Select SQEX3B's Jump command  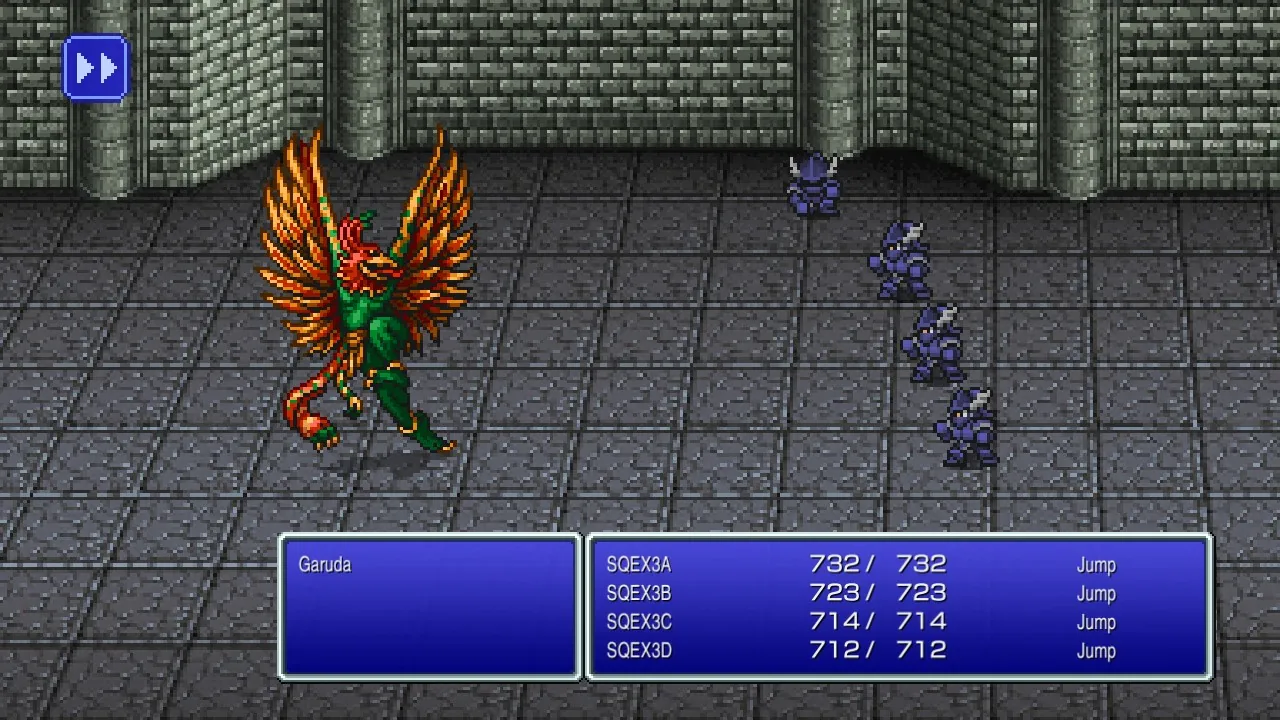pos(1096,593)
